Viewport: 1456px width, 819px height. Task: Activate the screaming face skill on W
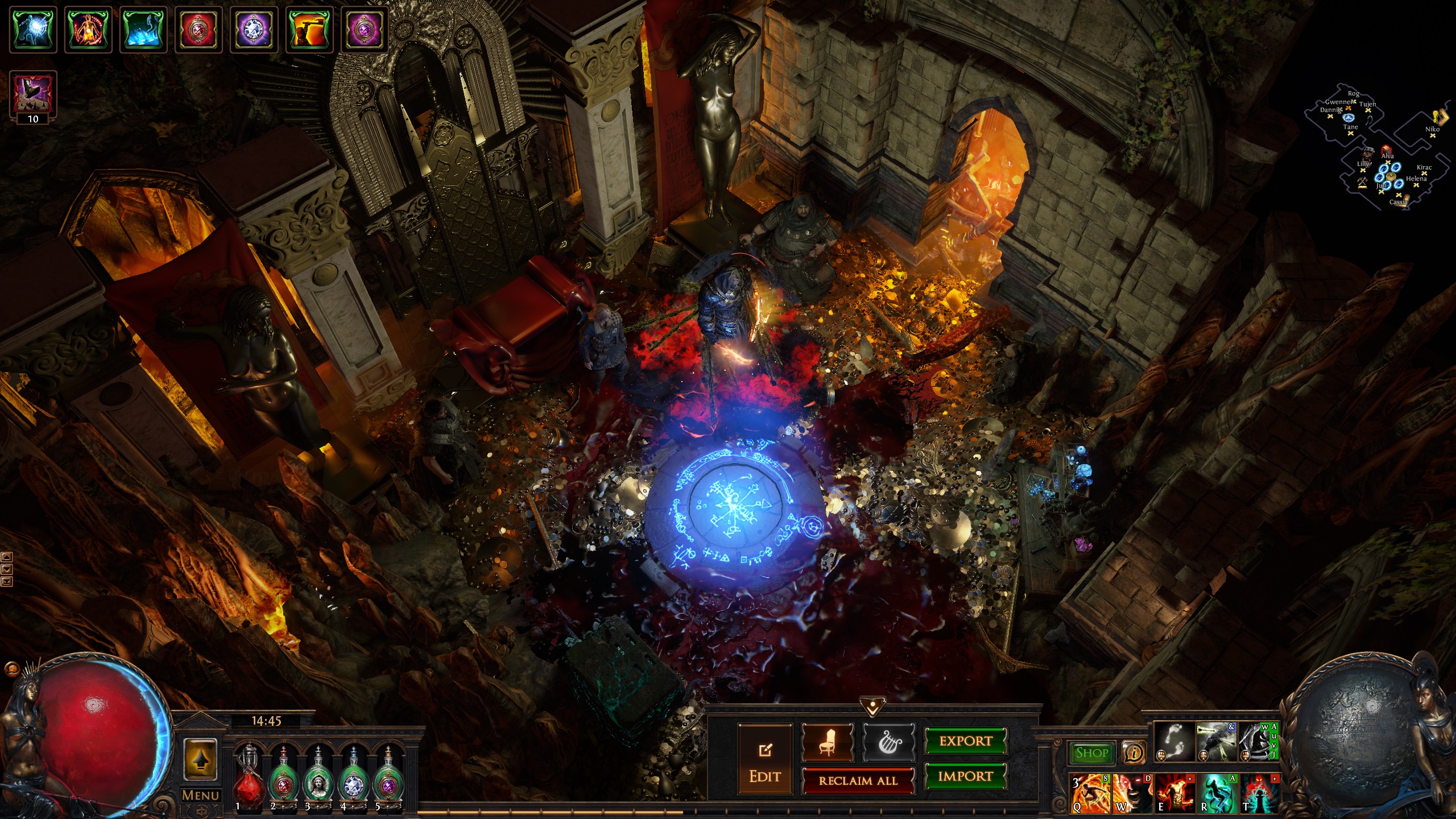[1132, 793]
